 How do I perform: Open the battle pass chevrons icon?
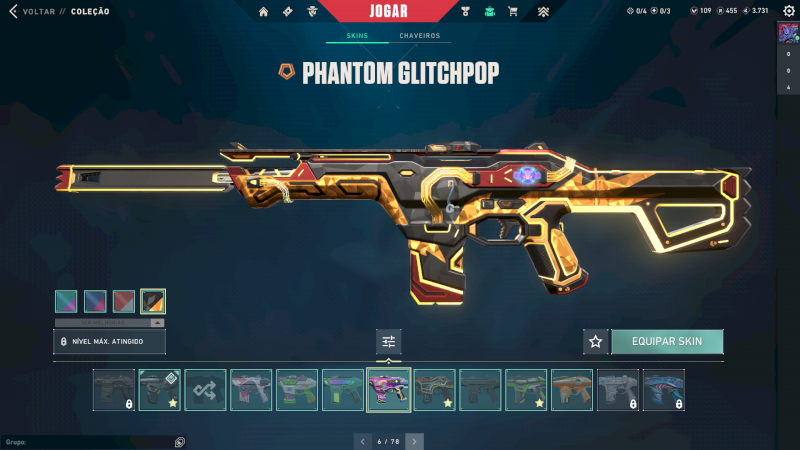coord(543,12)
